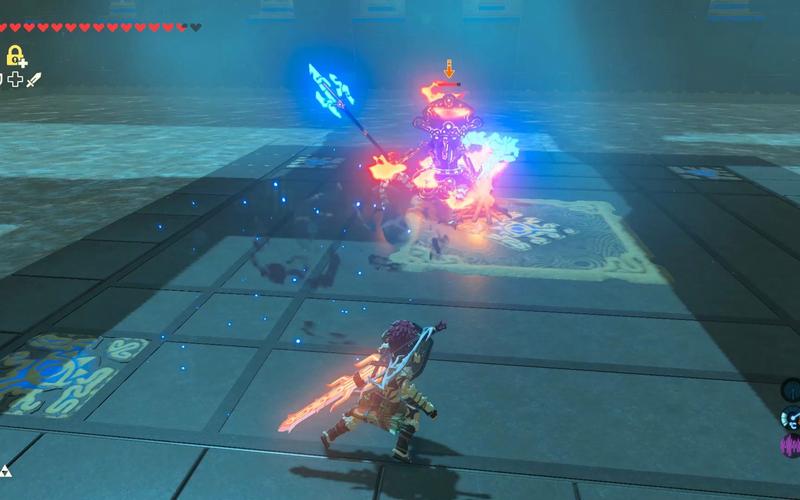Select the sword weapon icon
The image size is (800, 500).
click(x=33, y=79)
